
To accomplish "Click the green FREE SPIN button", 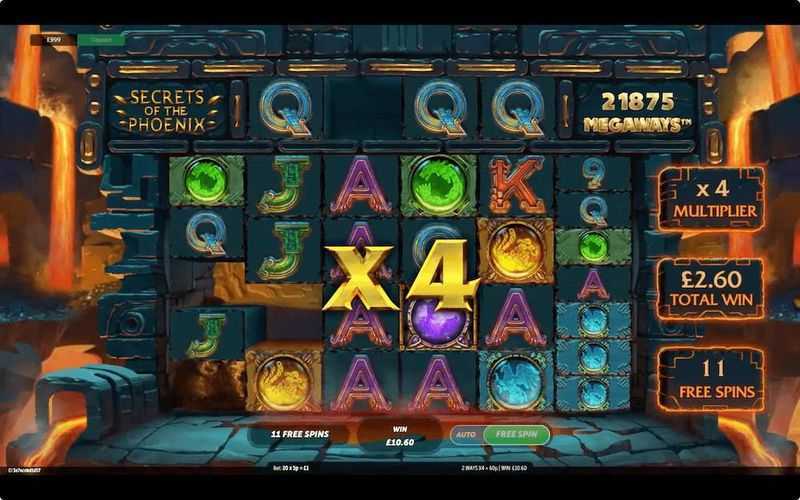I will tap(518, 435).
